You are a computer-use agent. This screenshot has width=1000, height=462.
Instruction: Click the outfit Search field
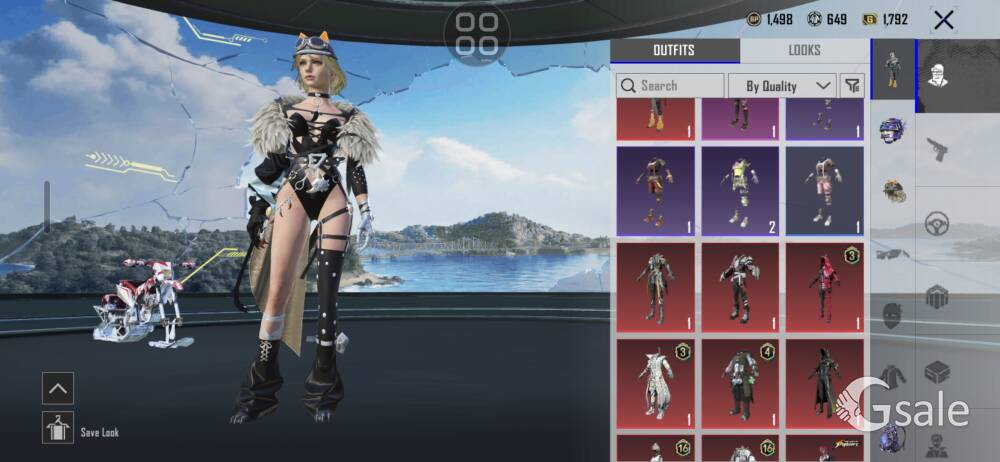pyautogui.click(x=670, y=86)
